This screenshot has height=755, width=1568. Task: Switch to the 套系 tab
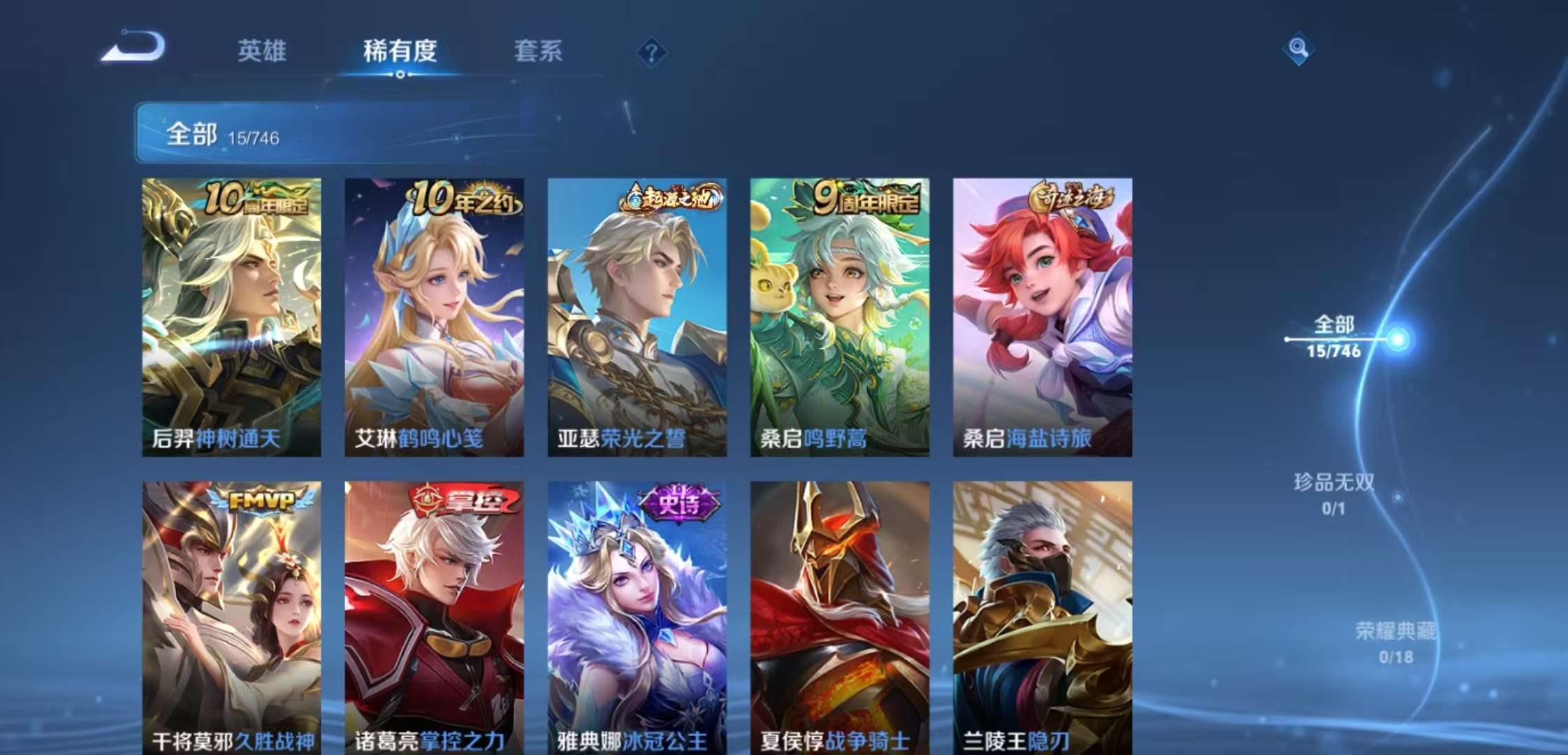(539, 52)
